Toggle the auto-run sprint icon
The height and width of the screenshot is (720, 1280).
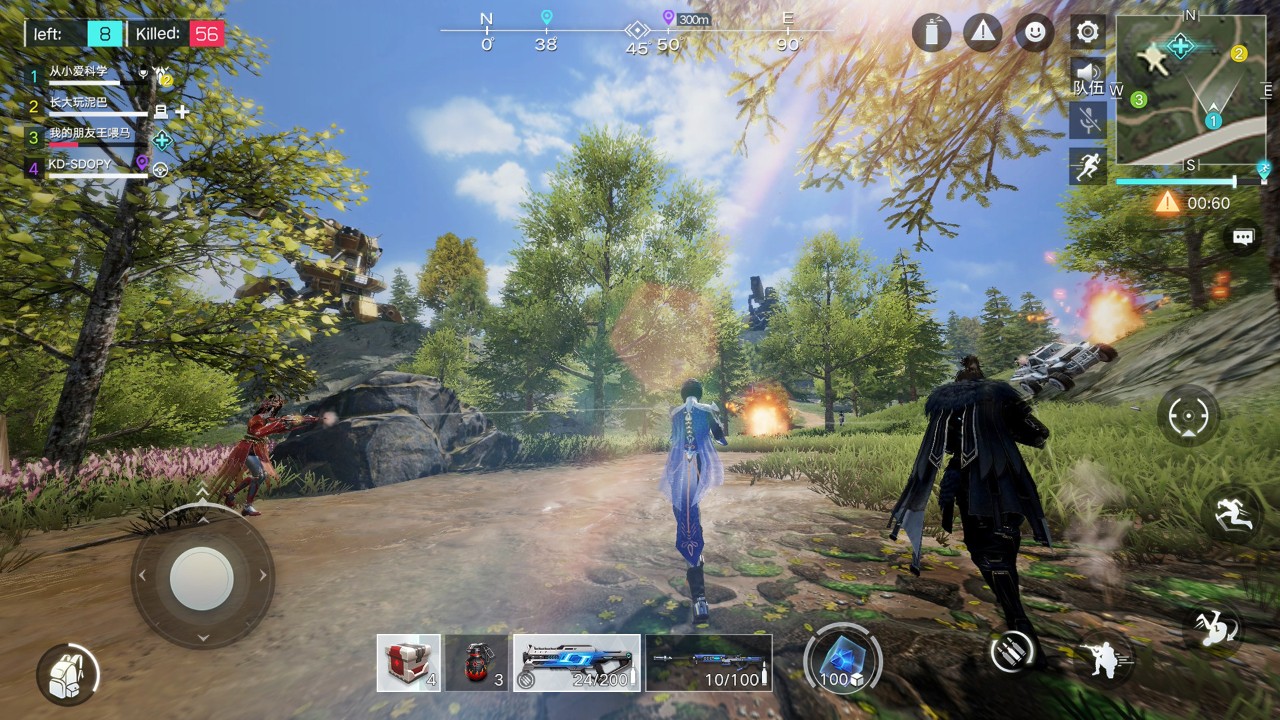[x=1087, y=166]
